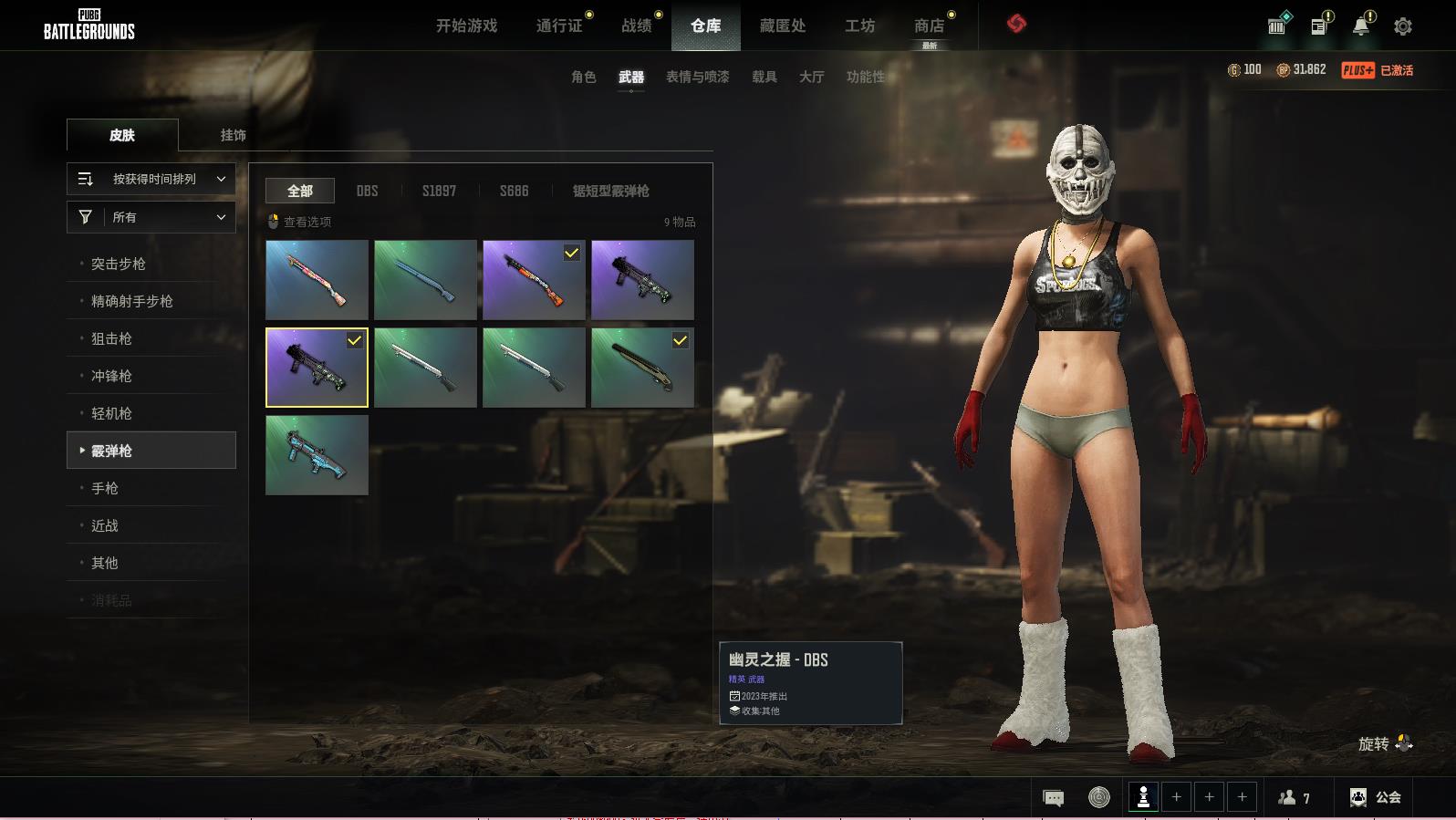The height and width of the screenshot is (820, 1456).
Task: Filter skins by 锯短型霰弹枪
Action: pos(610,191)
